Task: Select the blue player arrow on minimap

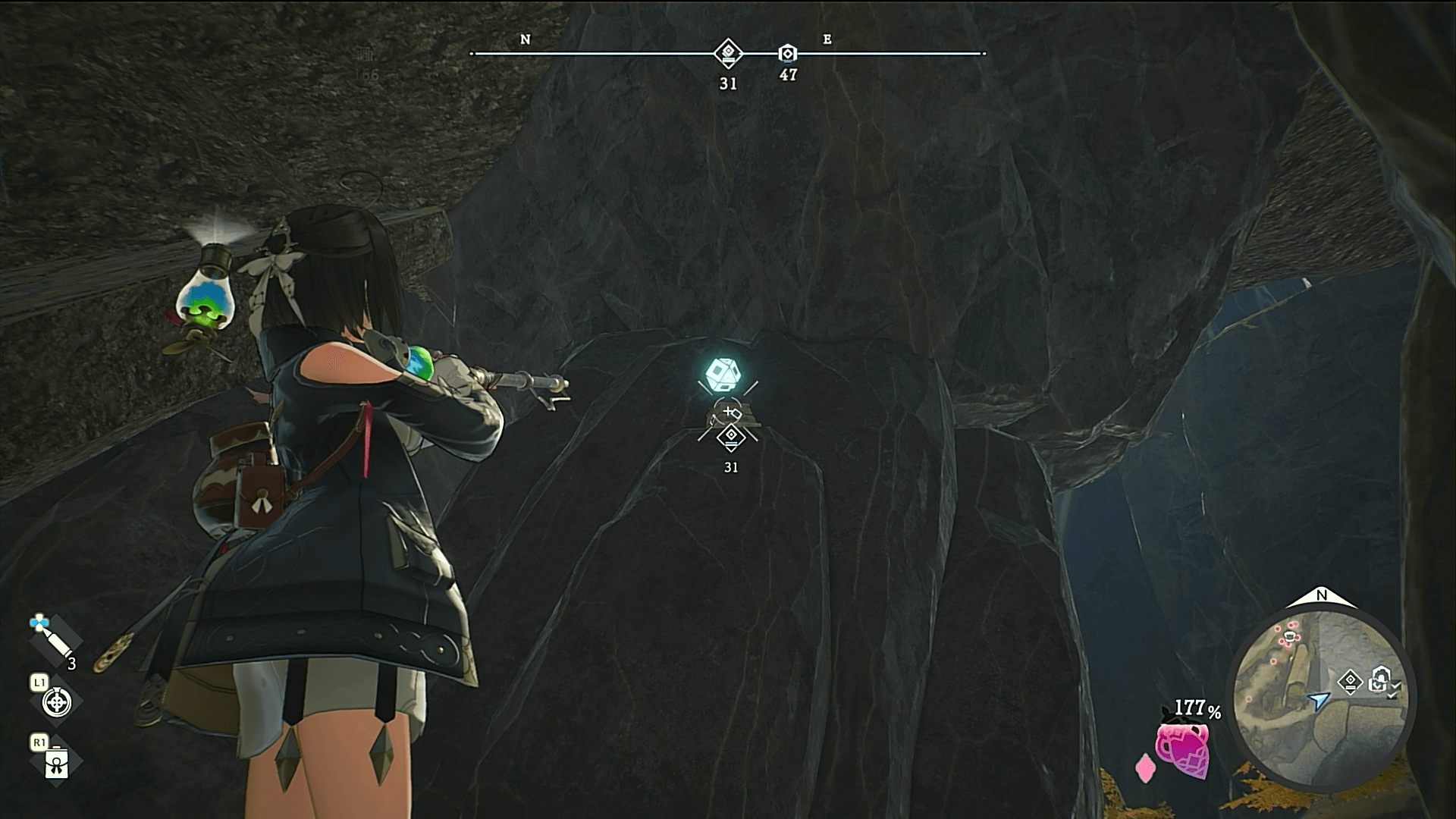Action: click(1319, 701)
